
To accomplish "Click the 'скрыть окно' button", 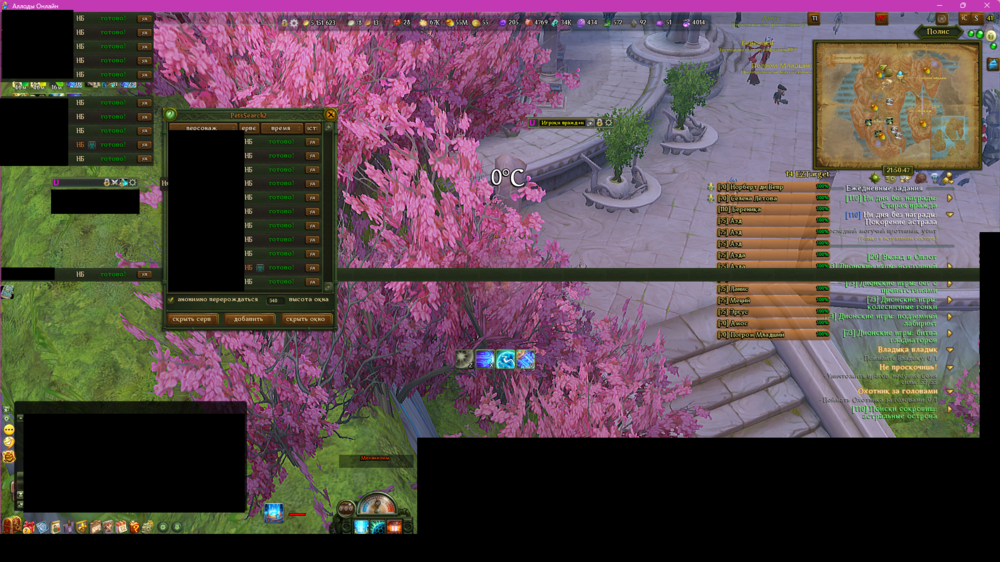I will [x=305, y=319].
